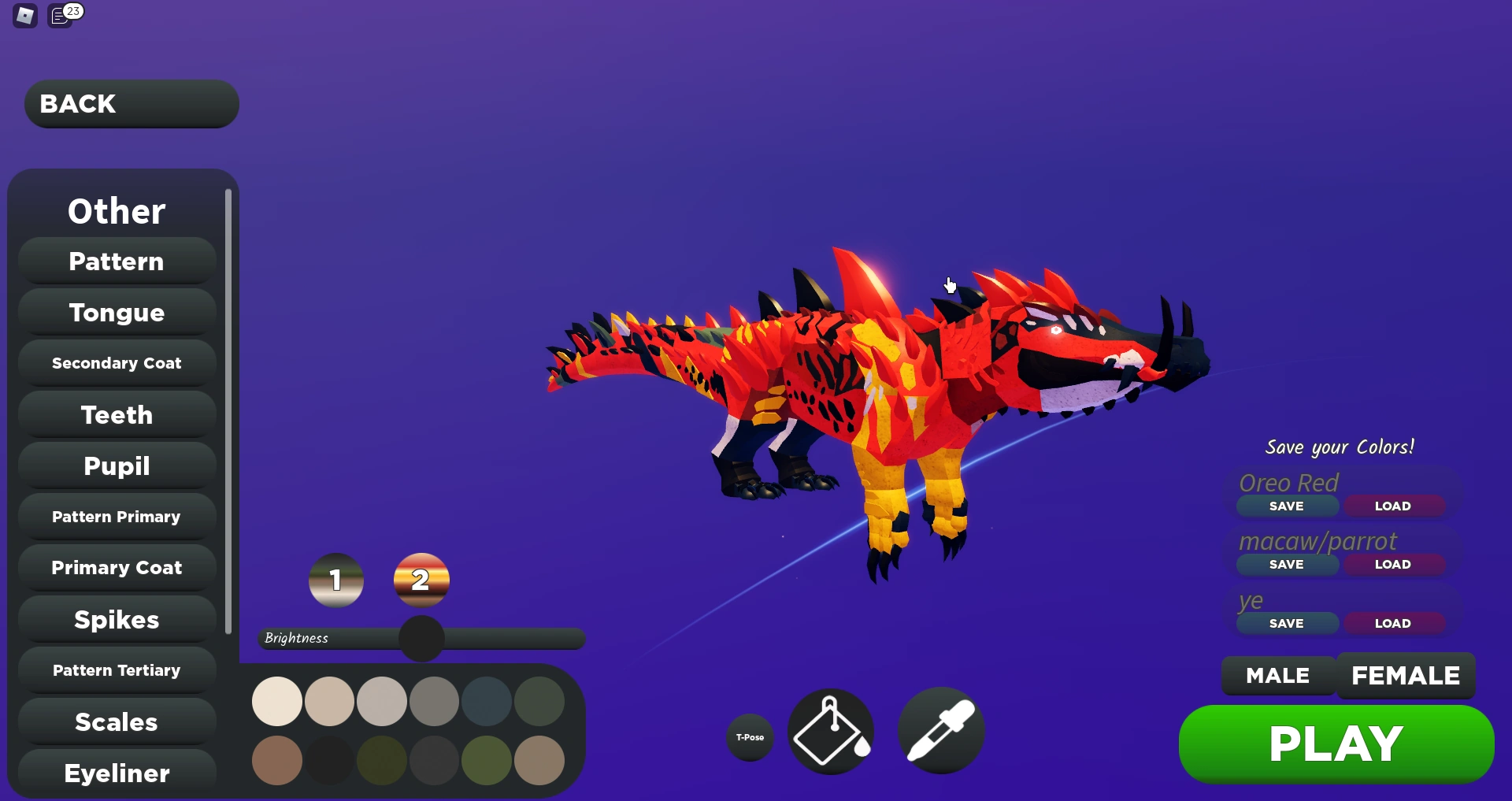Open the Pattern customization category
This screenshot has width=1512, height=801.
pyautogui.click(x=116, y=261)
